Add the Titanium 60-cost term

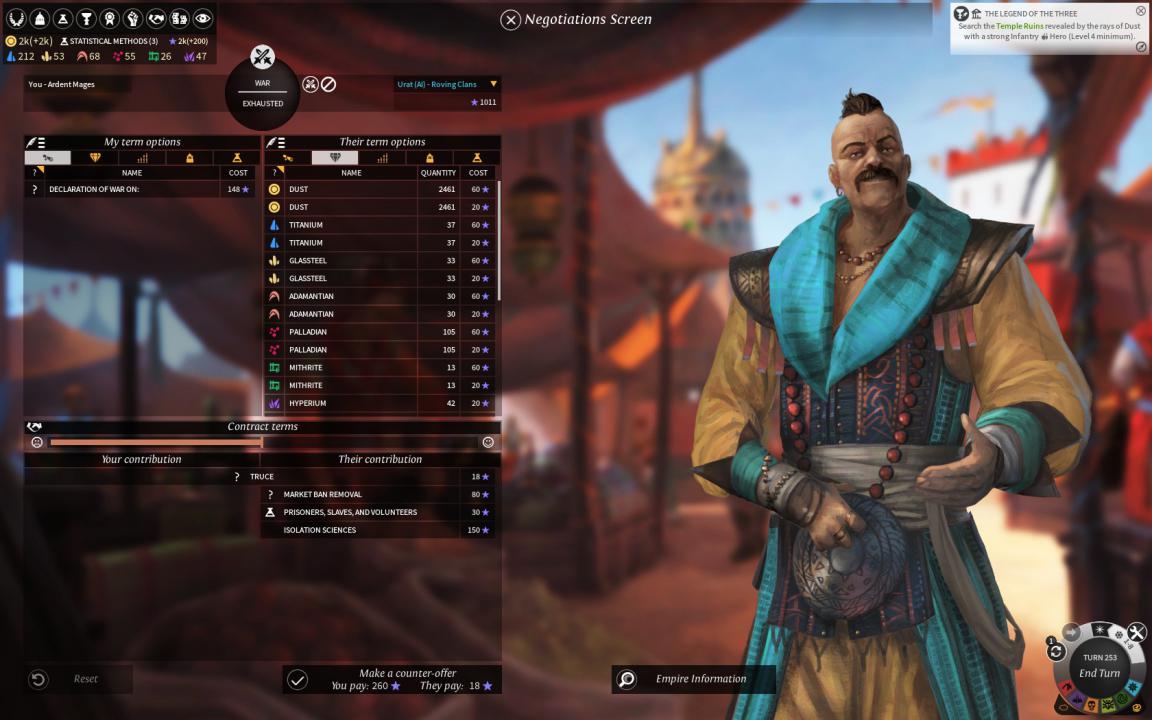[x=380, y=225]
